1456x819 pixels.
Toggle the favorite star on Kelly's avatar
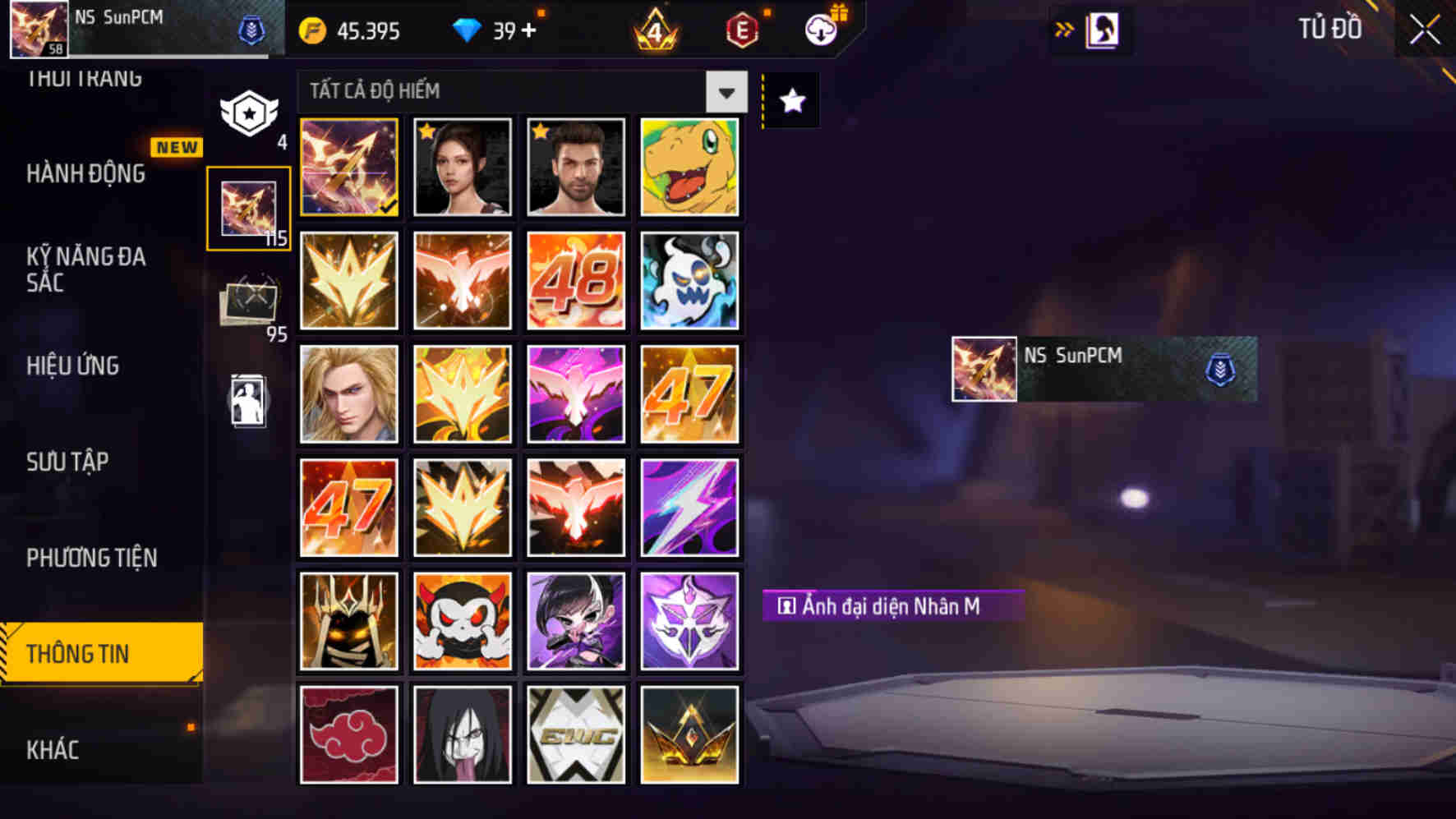pyautogui.click(x=426, y=129)
